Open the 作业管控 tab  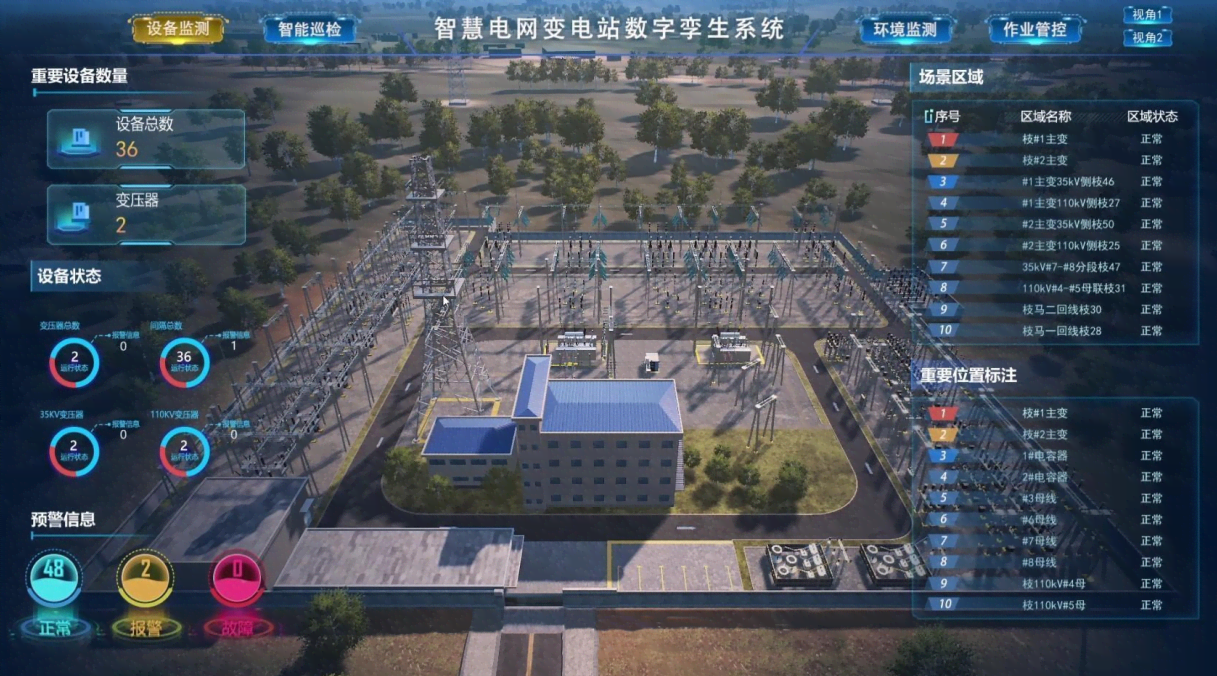pos(1035,29)
